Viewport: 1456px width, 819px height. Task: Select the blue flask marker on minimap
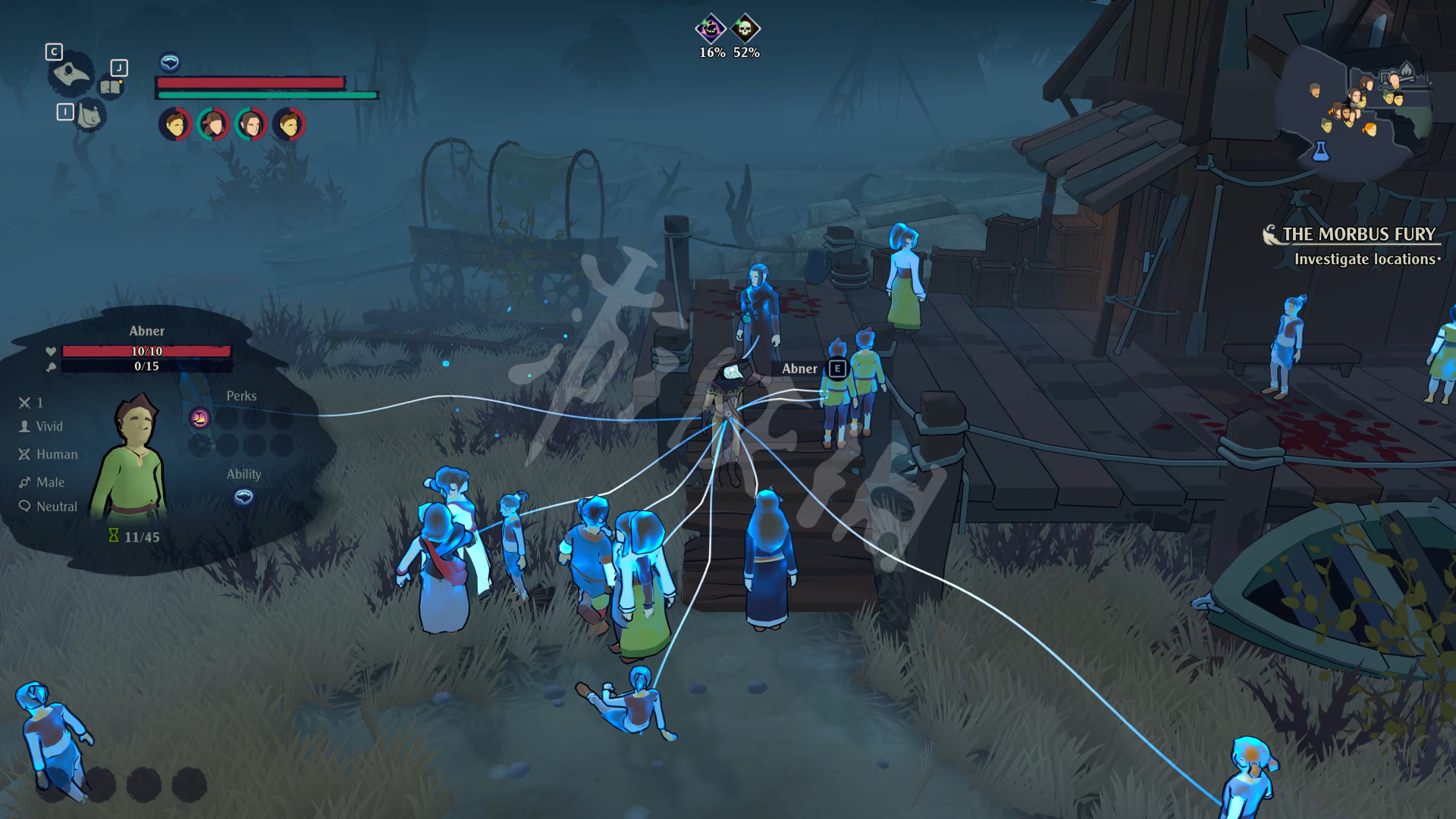click(1321, 151)
